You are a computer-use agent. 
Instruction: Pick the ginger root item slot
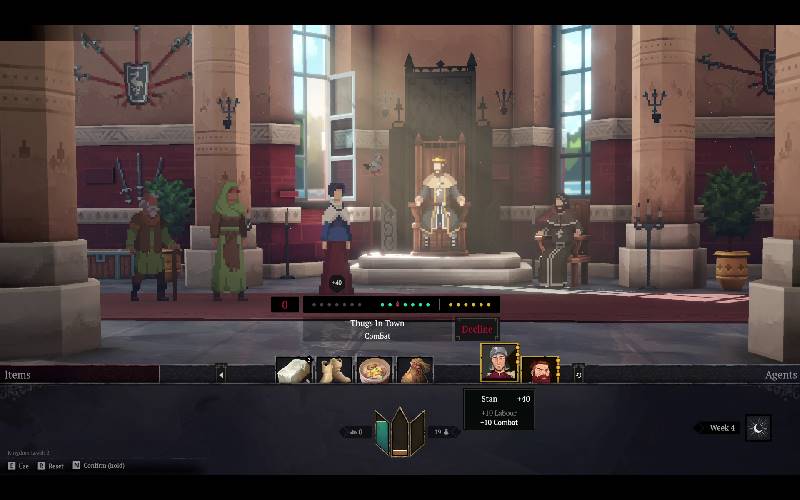coord(334,370)
